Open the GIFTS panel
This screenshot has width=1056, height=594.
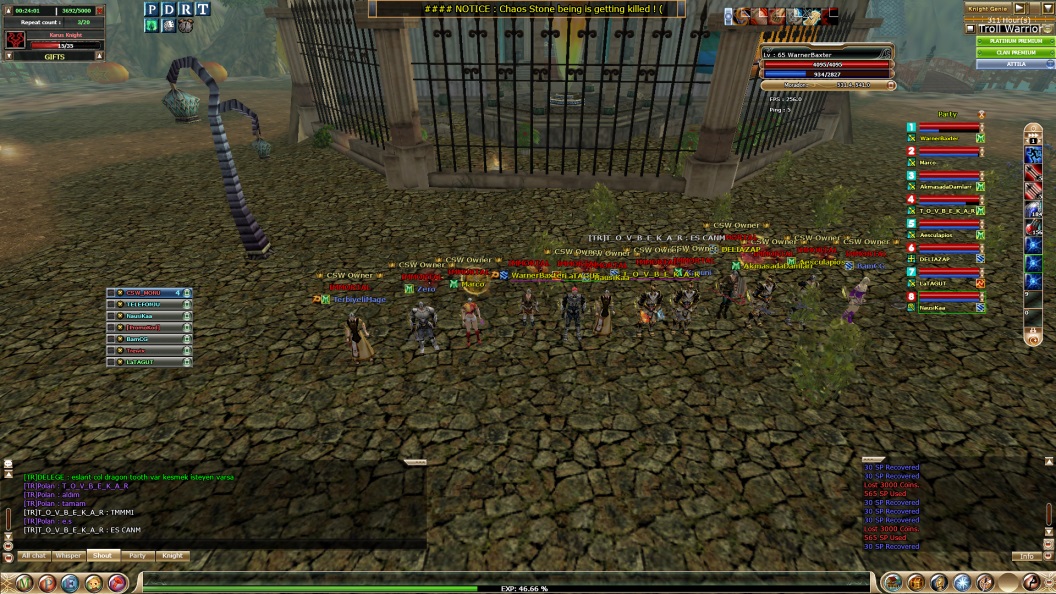54,57
